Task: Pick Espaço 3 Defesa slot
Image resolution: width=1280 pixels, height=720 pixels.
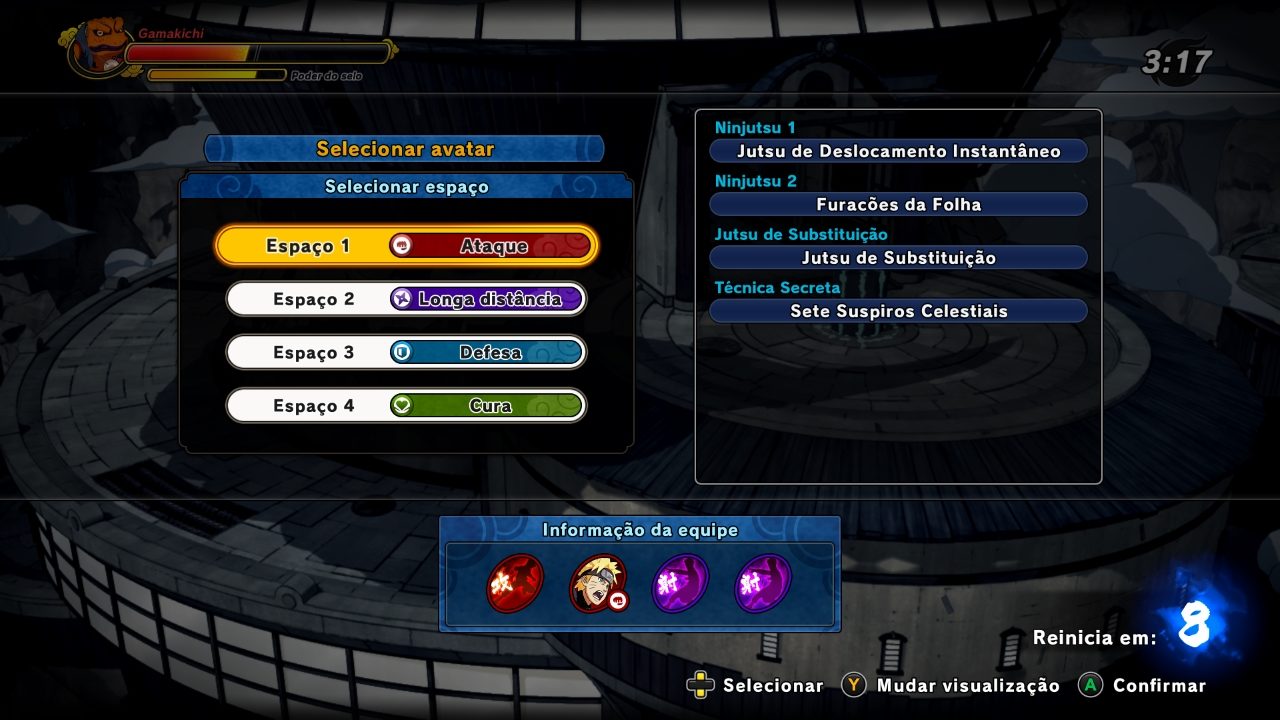Action: [406, 352]
